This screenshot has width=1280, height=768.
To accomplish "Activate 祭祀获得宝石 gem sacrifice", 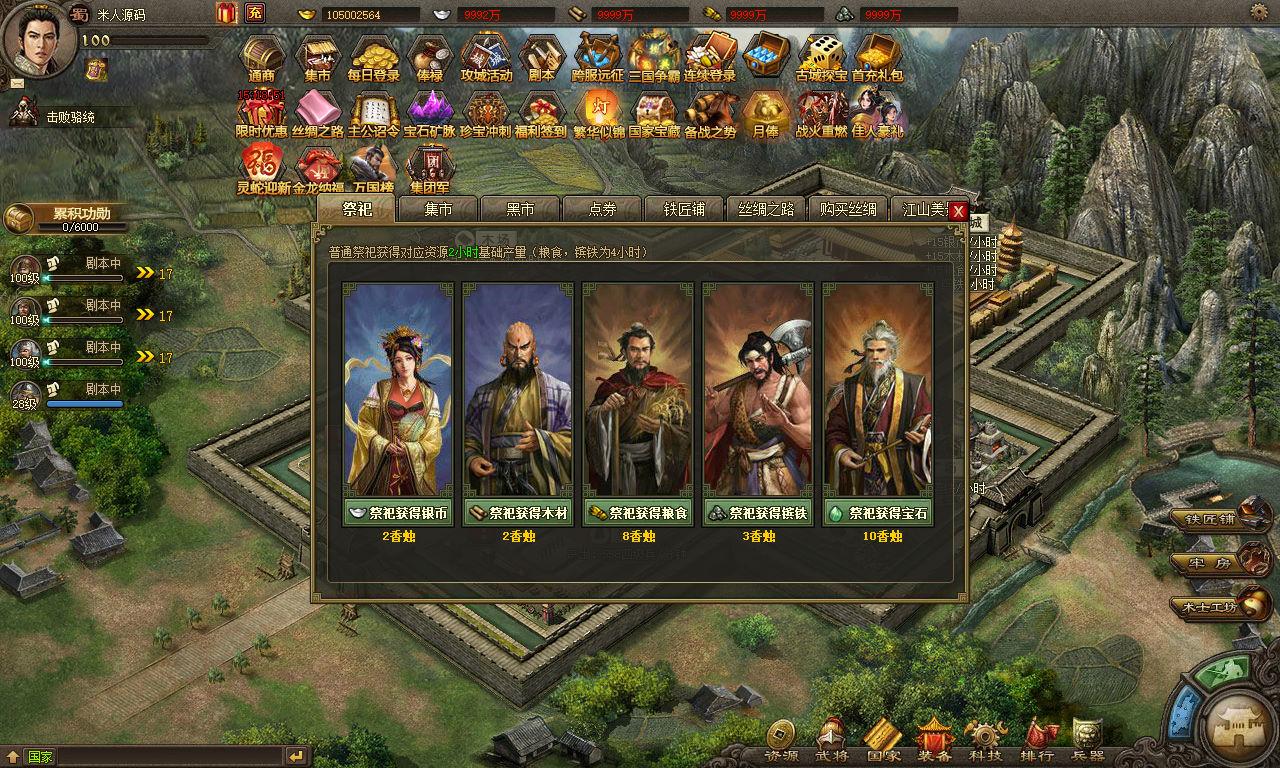I will (878, 513).
